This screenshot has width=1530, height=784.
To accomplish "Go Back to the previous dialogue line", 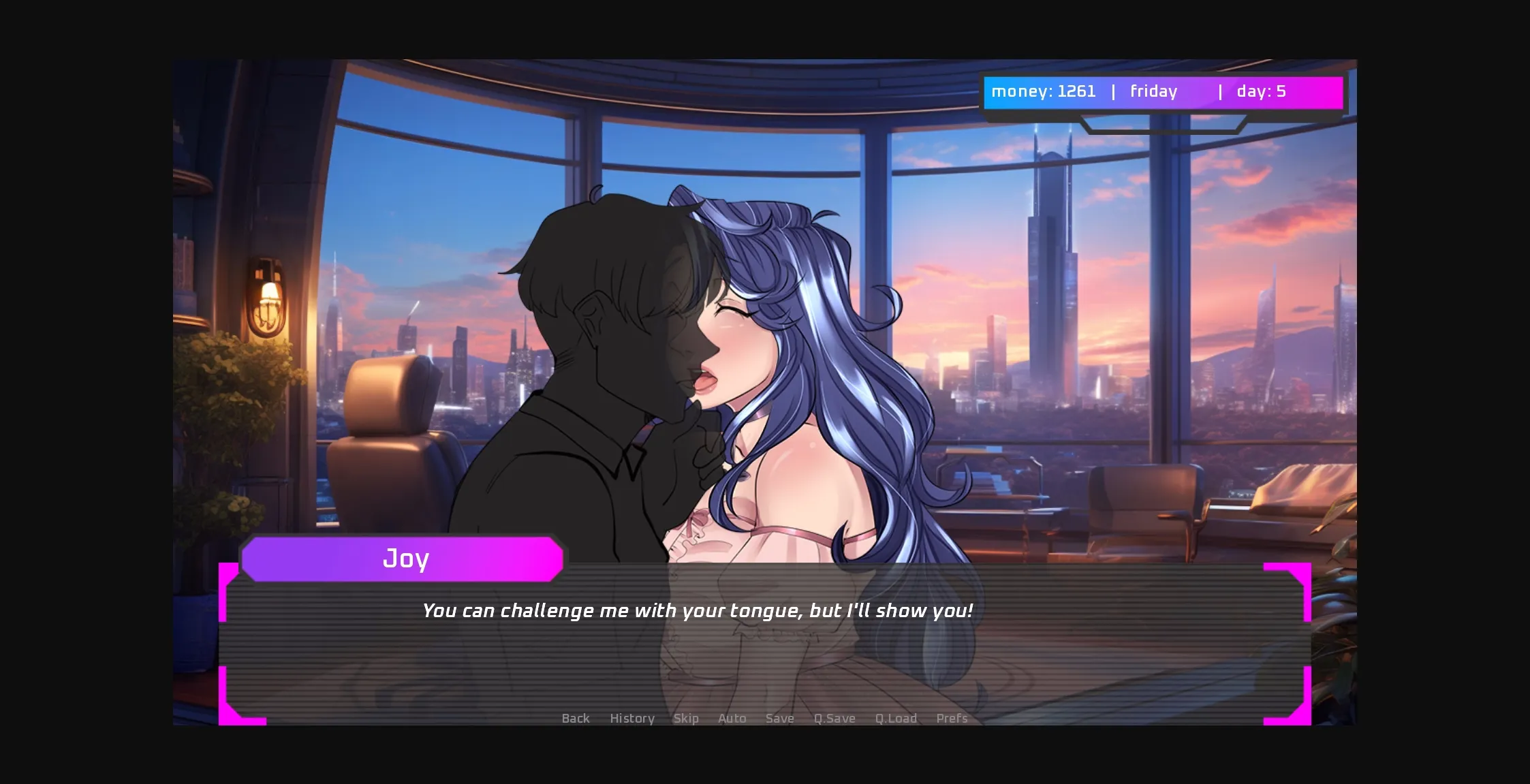I will tap(576, 719).
